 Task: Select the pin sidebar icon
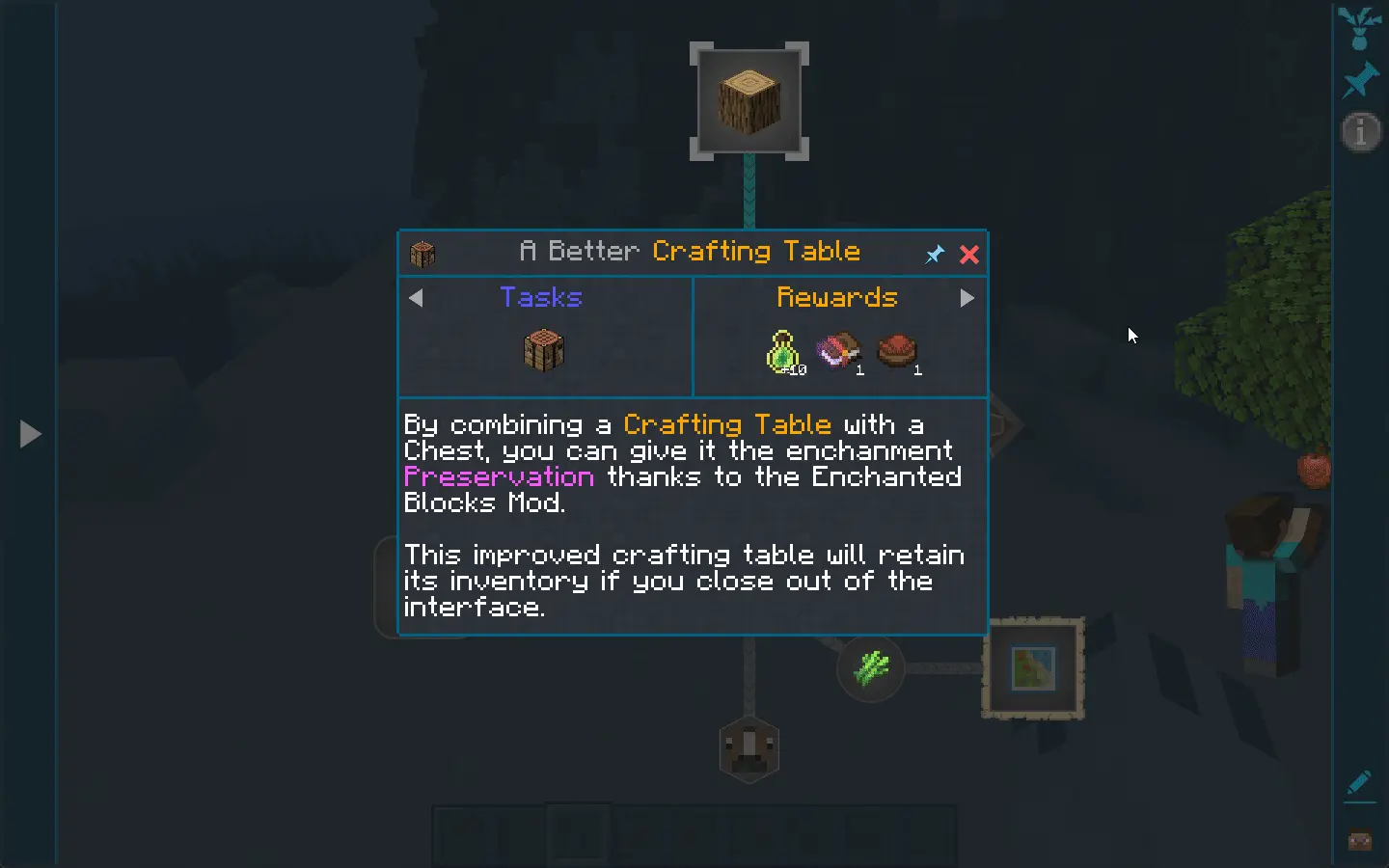tap(1360, 79)
